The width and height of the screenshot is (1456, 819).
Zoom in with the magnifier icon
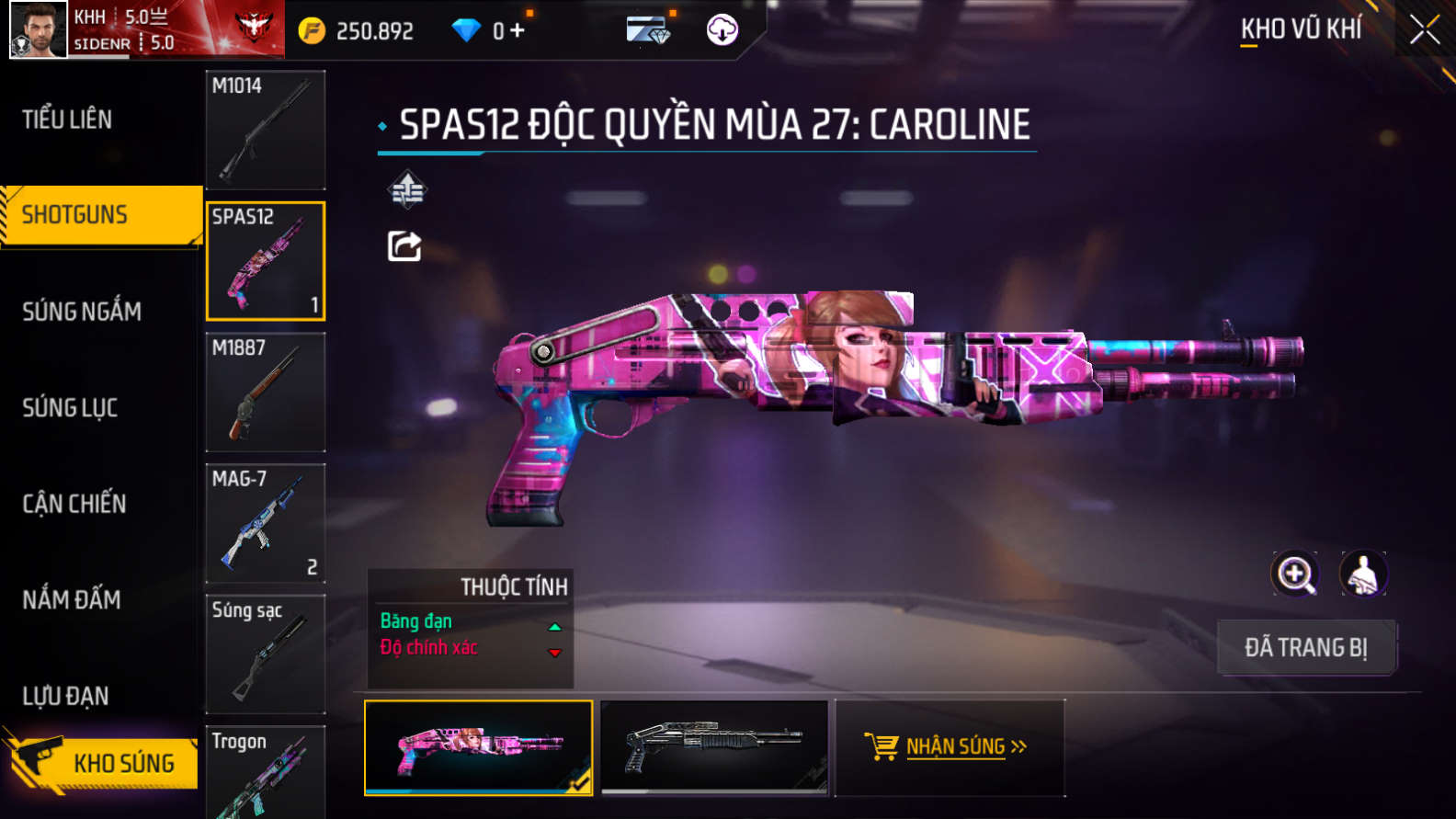pos(1295,574)
